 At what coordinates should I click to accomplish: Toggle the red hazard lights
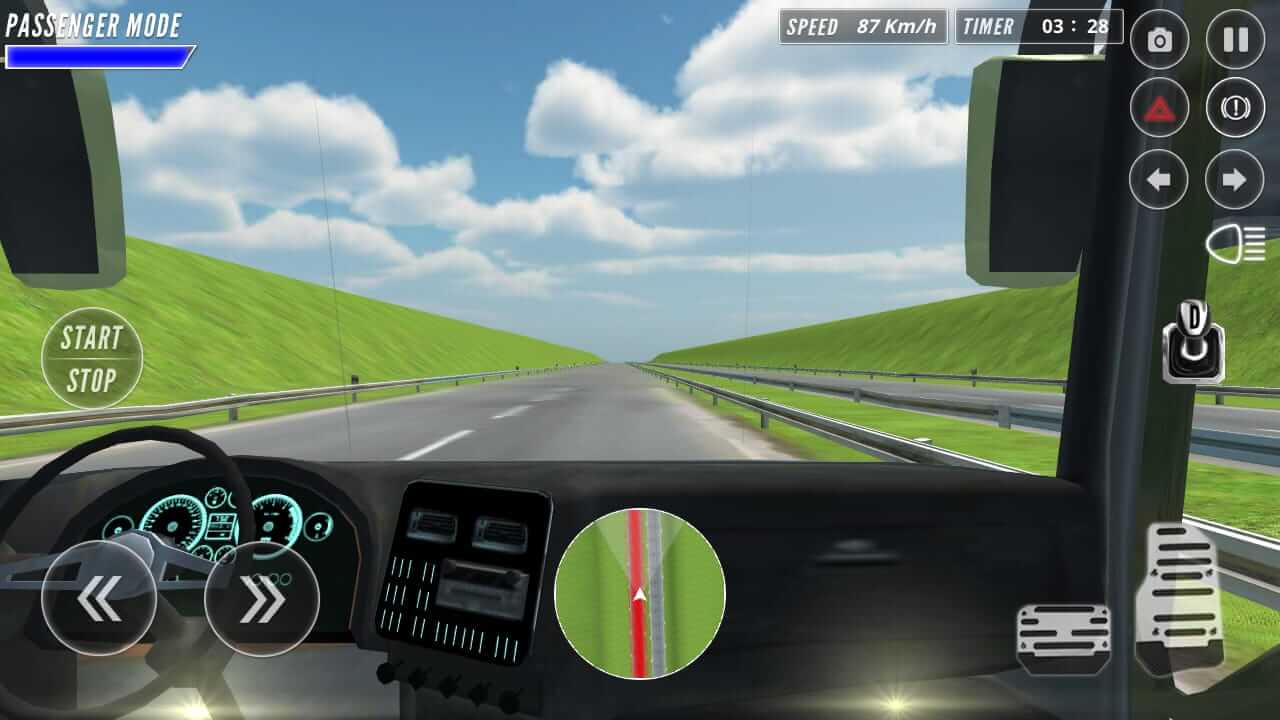[1159, 108]
